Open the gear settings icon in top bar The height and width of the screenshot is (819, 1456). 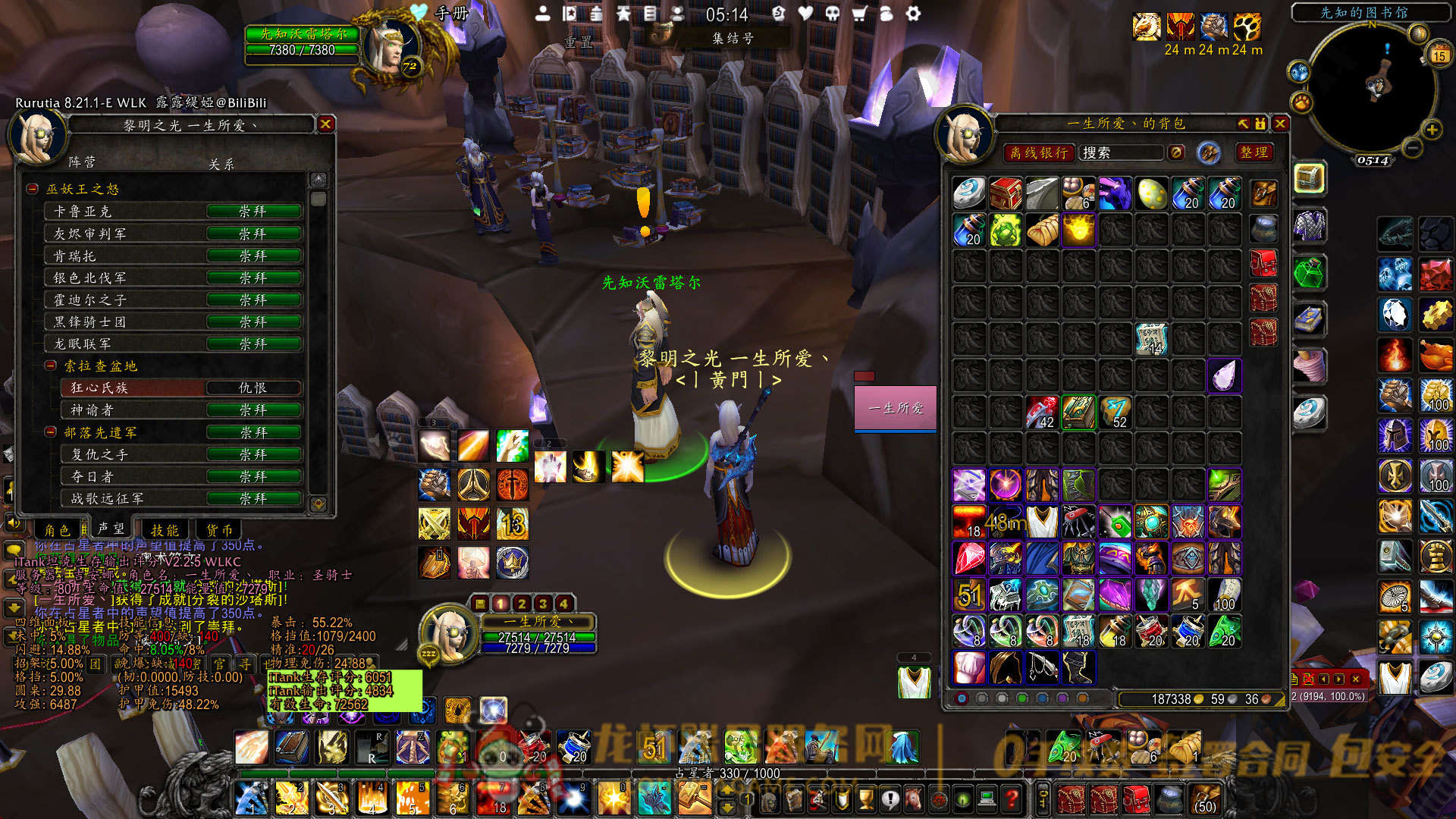pos(913,14)
